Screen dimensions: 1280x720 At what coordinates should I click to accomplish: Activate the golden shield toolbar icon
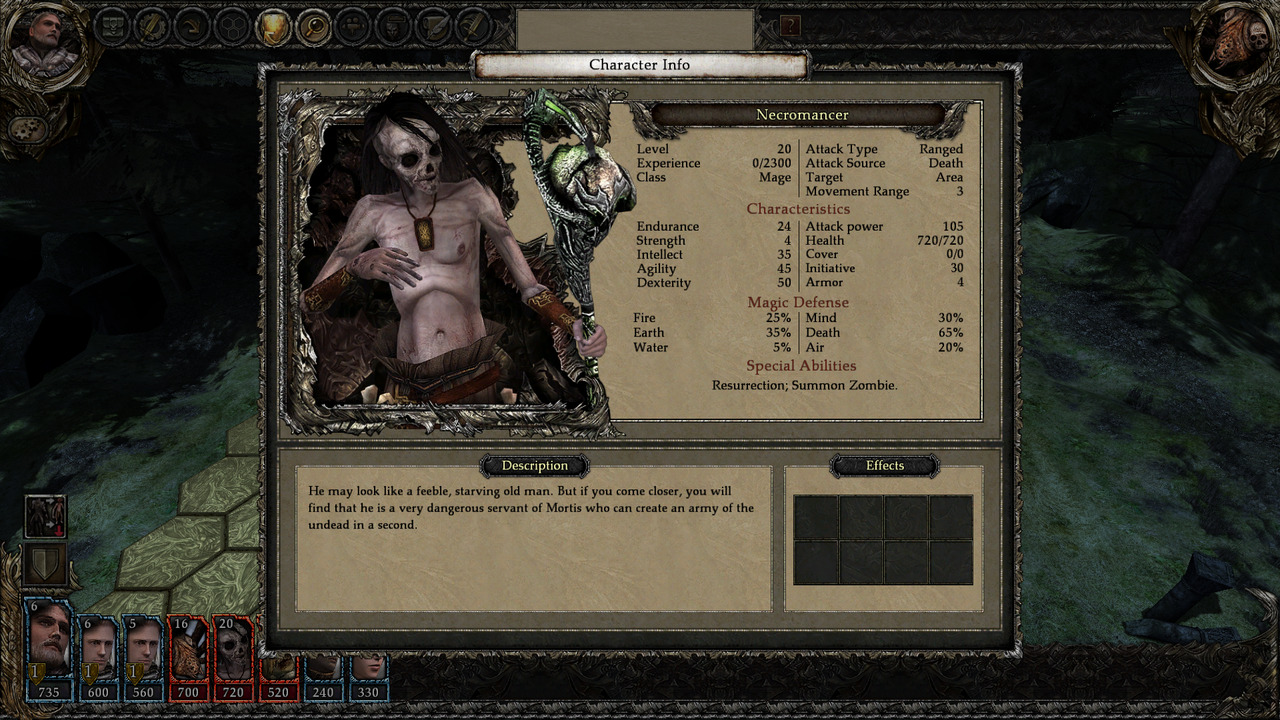point(273,27)
